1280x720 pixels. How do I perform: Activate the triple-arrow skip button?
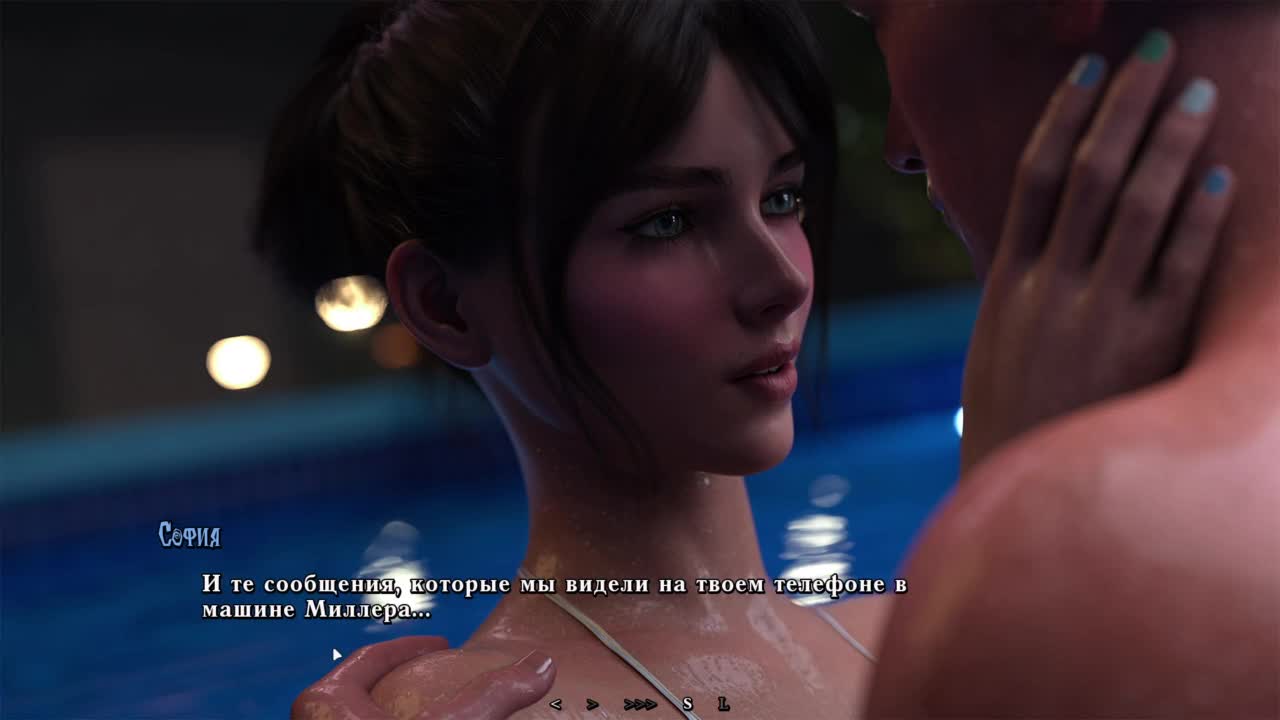(x=640, y=704)
